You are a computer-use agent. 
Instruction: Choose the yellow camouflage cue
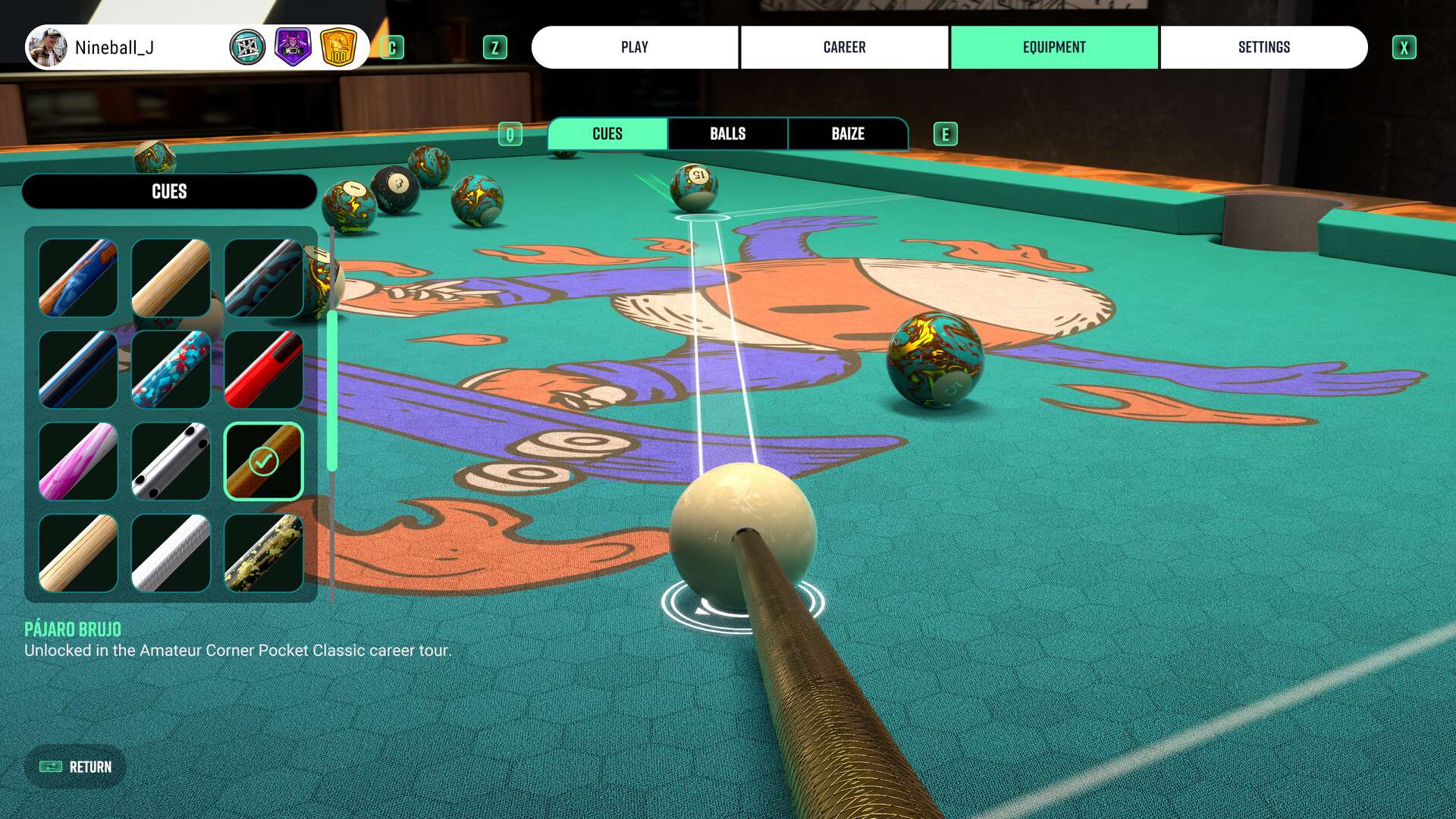pos(264,553)
